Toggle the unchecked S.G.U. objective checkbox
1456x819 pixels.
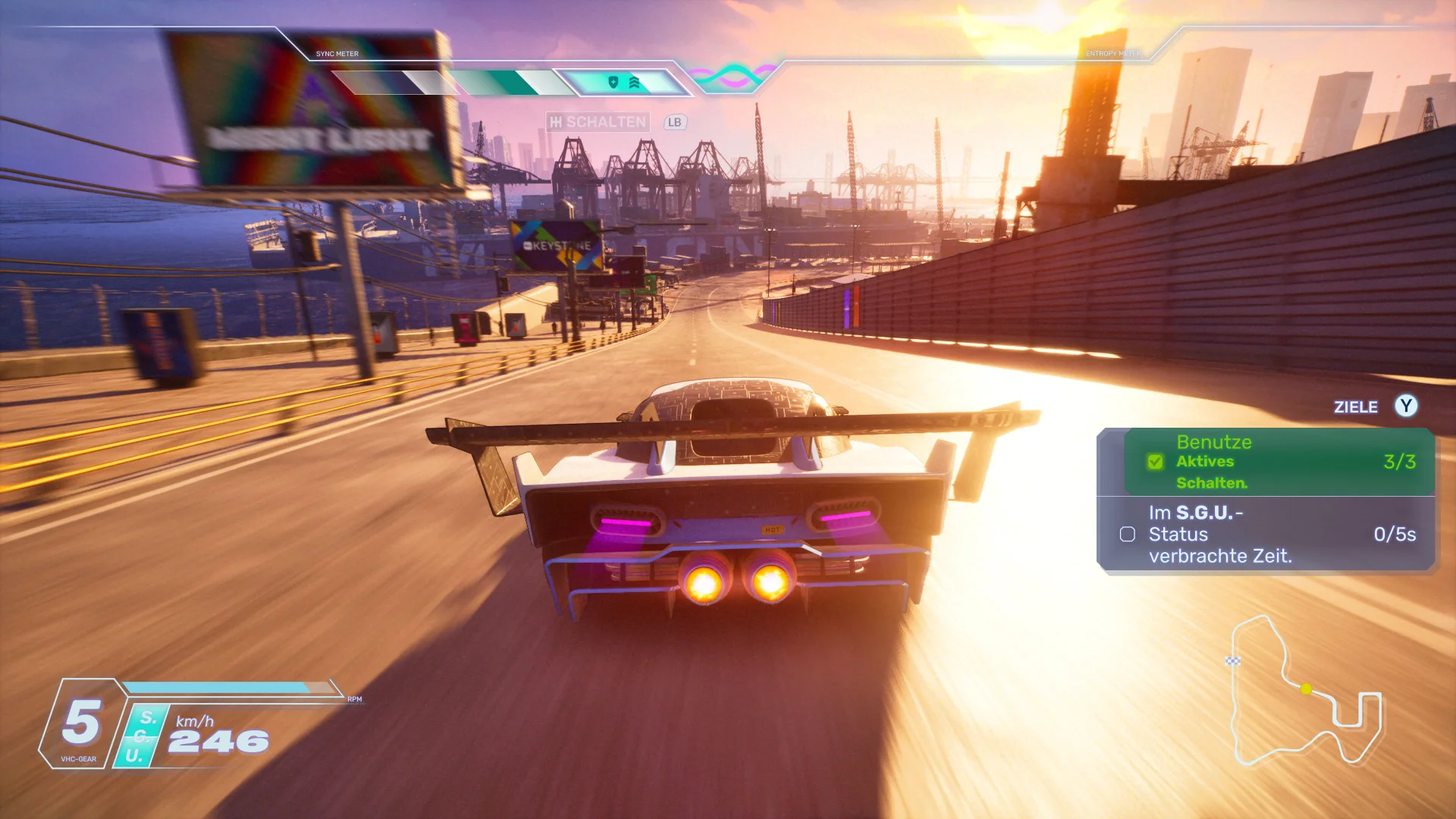tap(1128, 535)
